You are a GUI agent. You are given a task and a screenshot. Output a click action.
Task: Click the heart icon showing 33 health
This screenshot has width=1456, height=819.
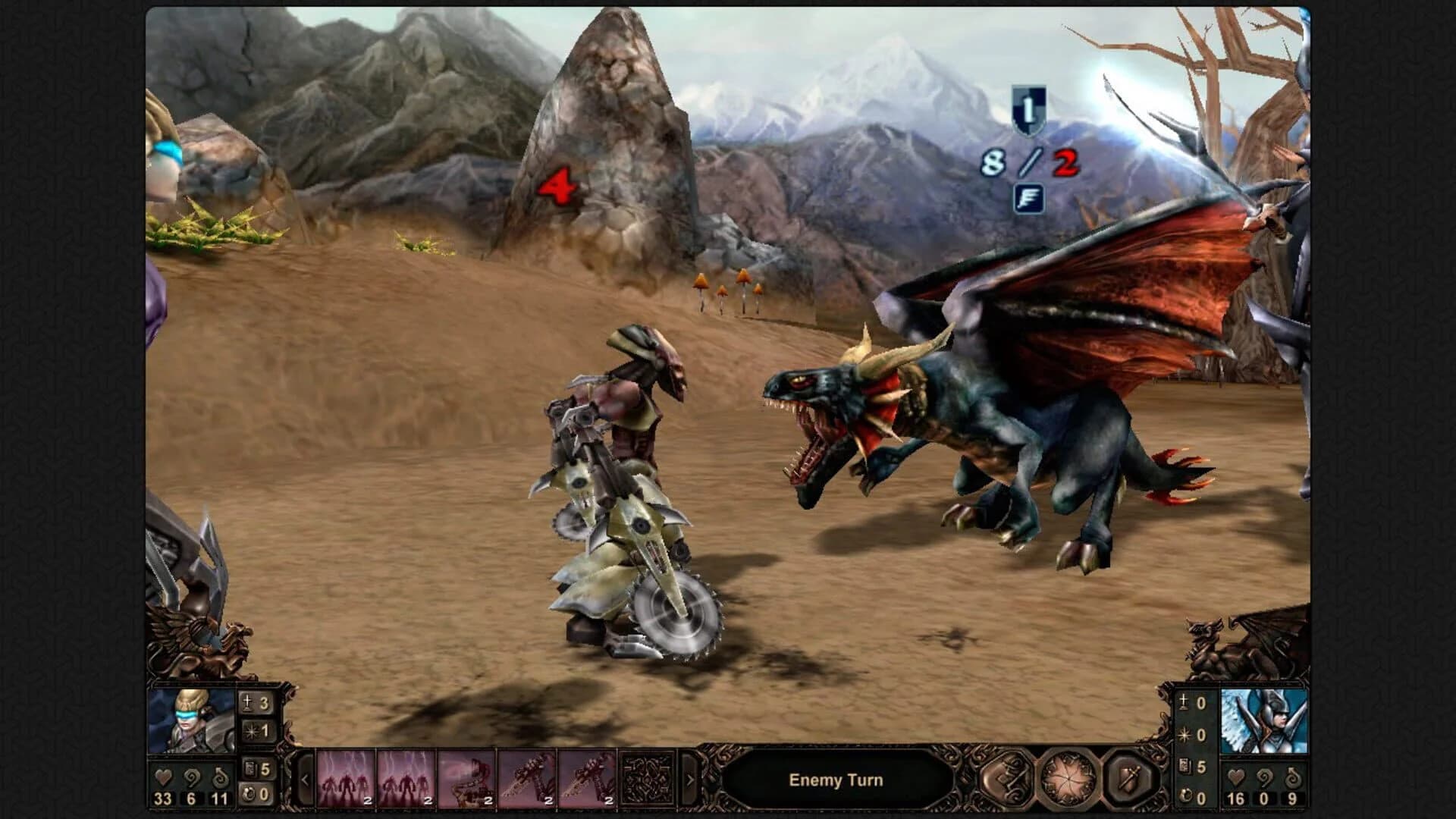(164, 775)
